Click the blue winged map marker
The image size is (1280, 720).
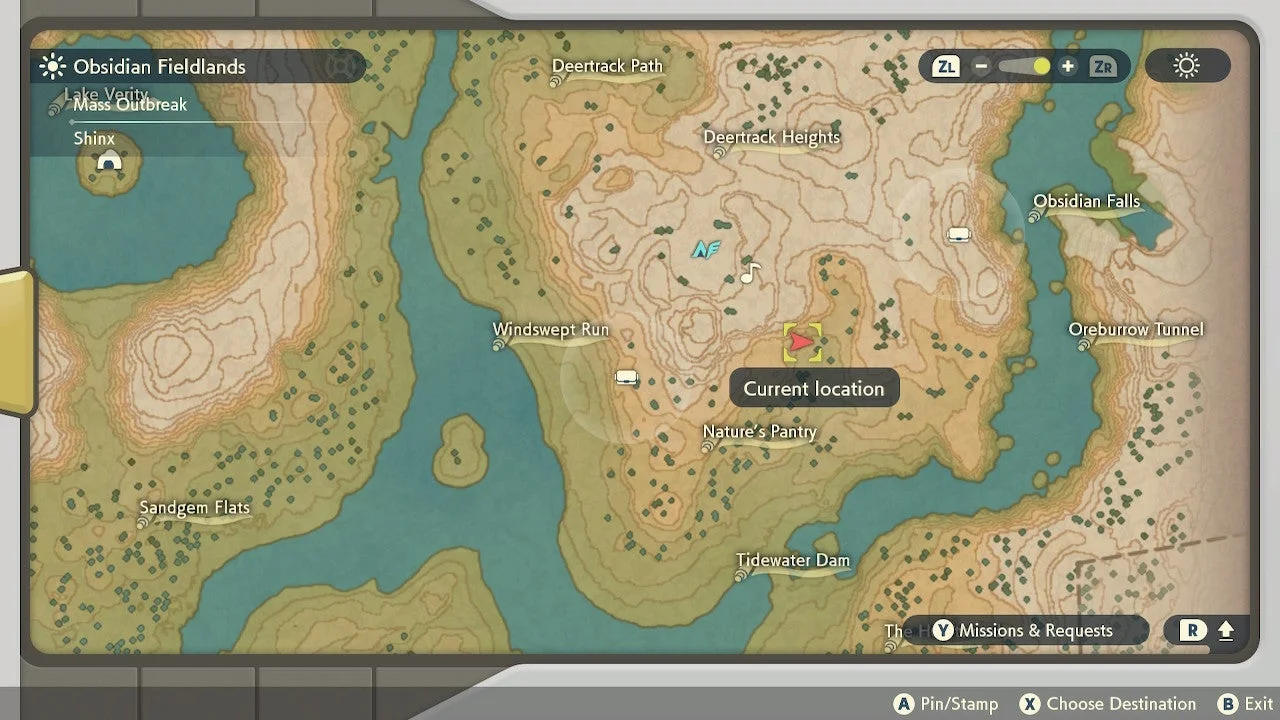[x=706, y=249]
